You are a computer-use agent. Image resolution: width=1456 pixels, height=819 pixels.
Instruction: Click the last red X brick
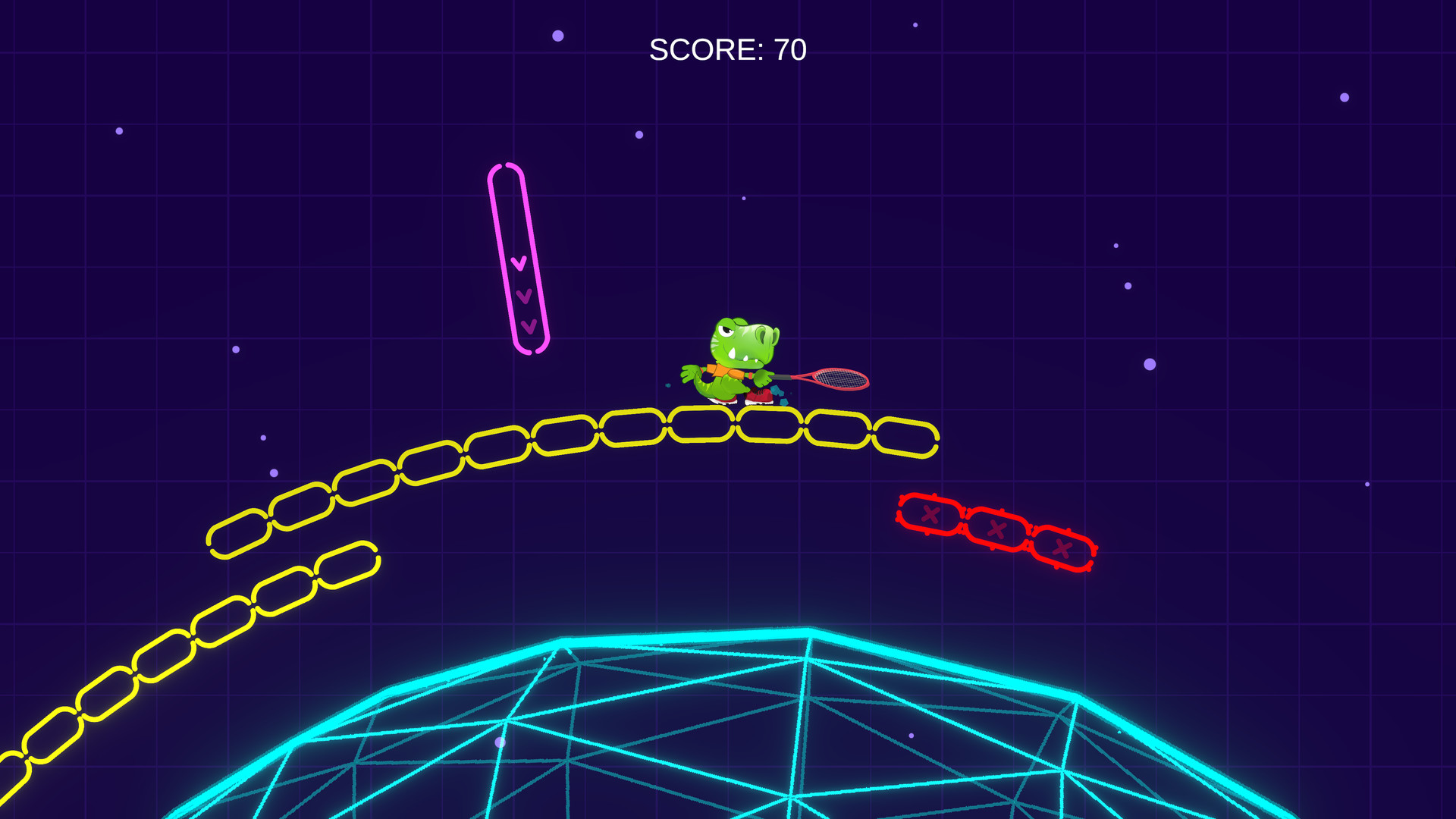[1062, 548]
